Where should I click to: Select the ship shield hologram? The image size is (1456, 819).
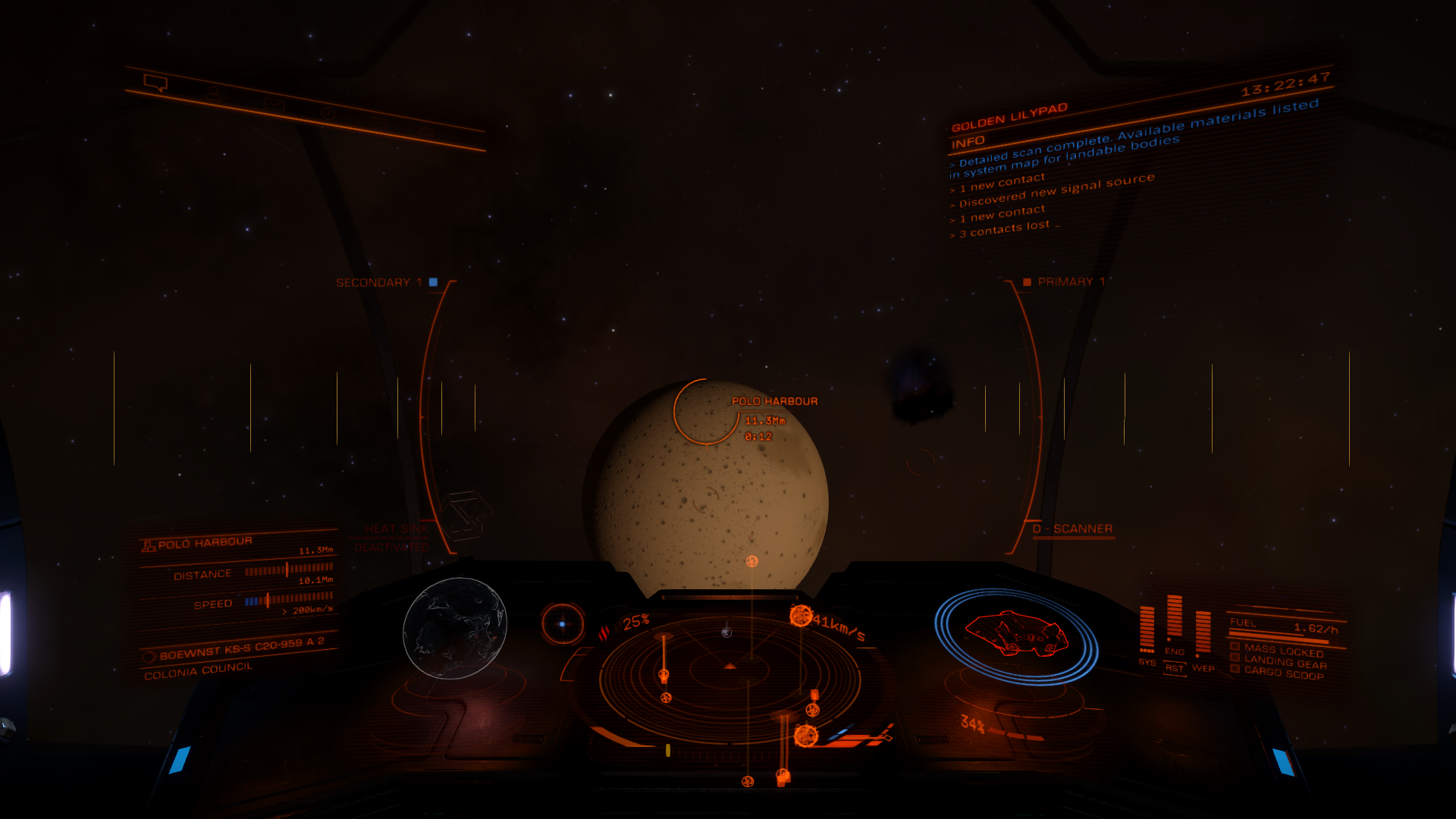tap(1016, 635)
